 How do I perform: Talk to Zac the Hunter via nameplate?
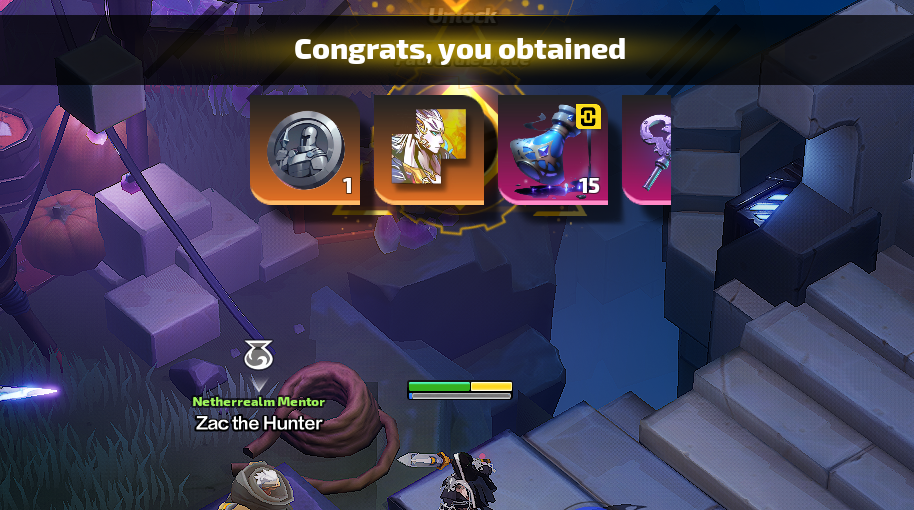tap(259, 422)
